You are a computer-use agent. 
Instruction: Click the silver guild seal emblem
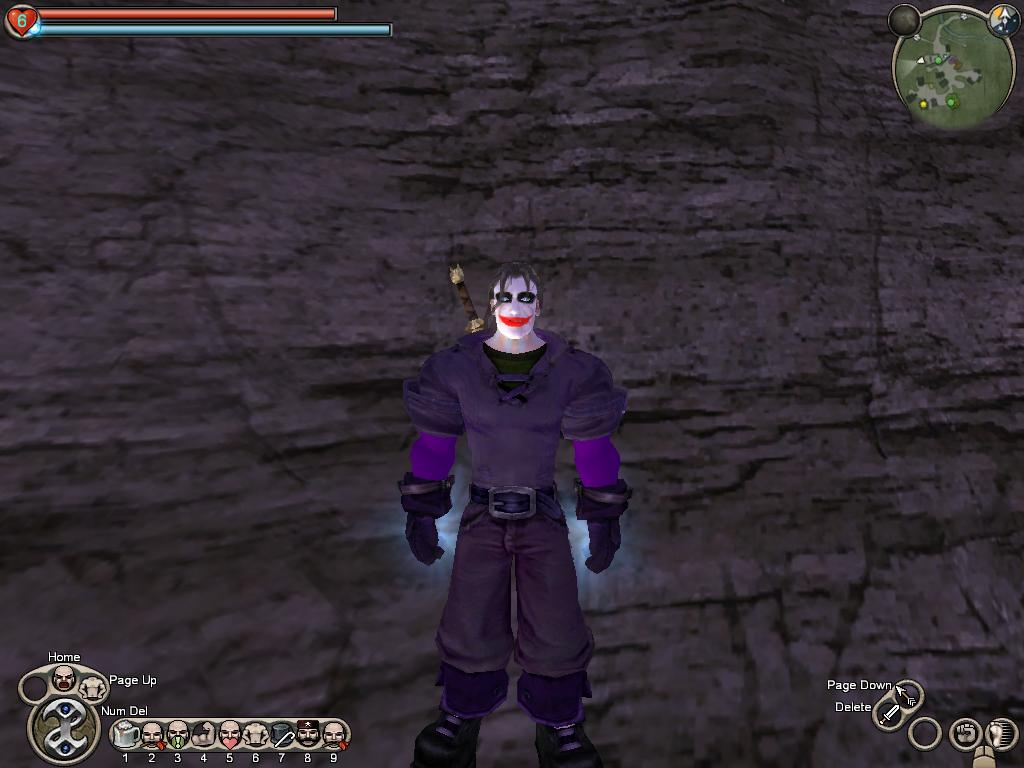click(63, 727)
